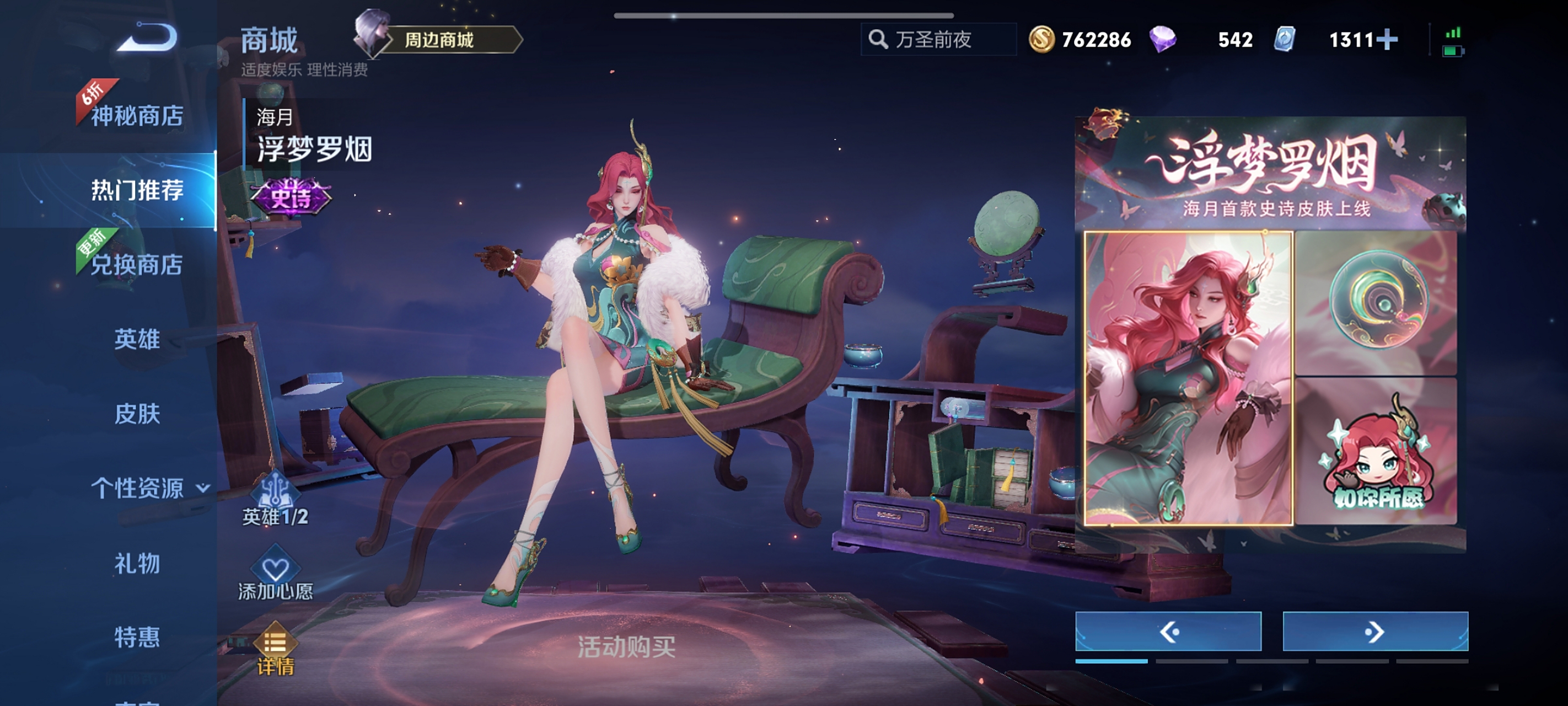Image resolution: width=1568 pixels, height=706 pixels.
Task: Open diamond recharge via the purple gem icon
Action: click(x=1162, y=39)
